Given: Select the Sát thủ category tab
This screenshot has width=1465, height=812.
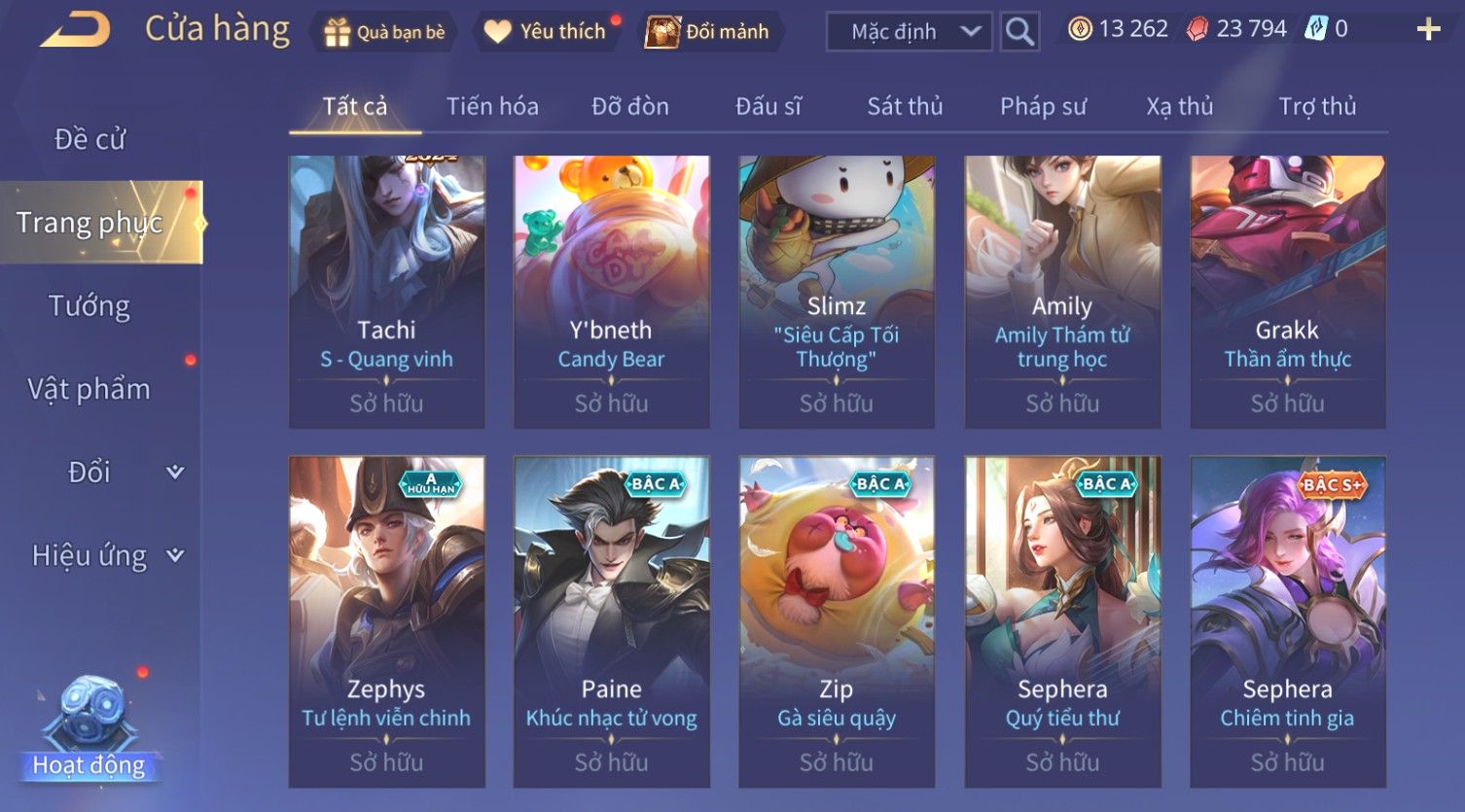Looking at the screenshot, I should 905,106.
